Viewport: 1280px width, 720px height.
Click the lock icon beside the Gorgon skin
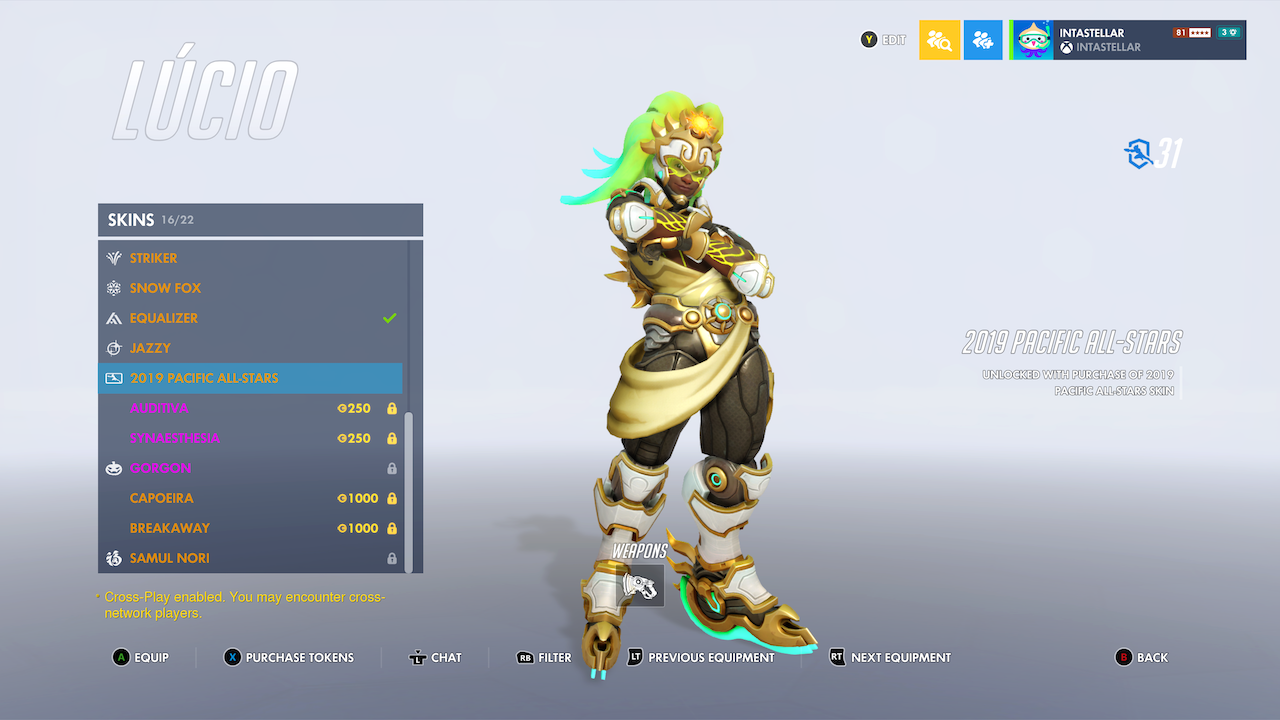(392, 468)
